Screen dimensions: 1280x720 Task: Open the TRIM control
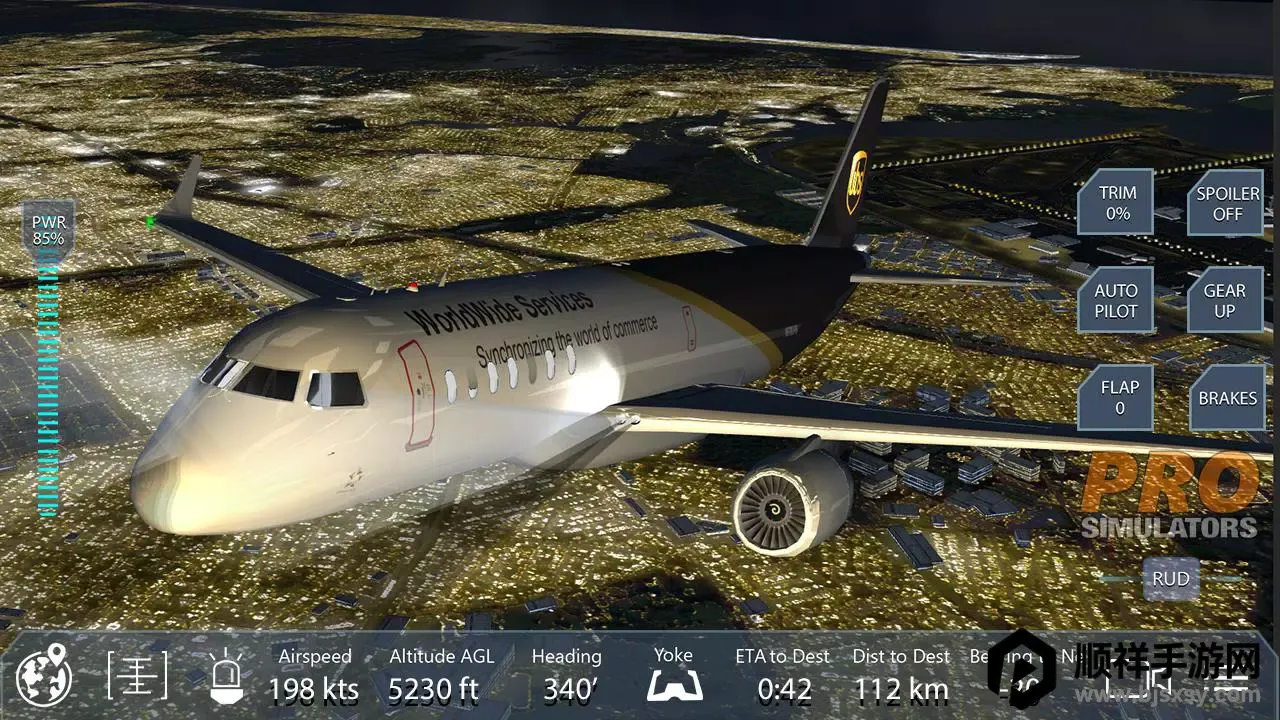(x=1116, y=202)
